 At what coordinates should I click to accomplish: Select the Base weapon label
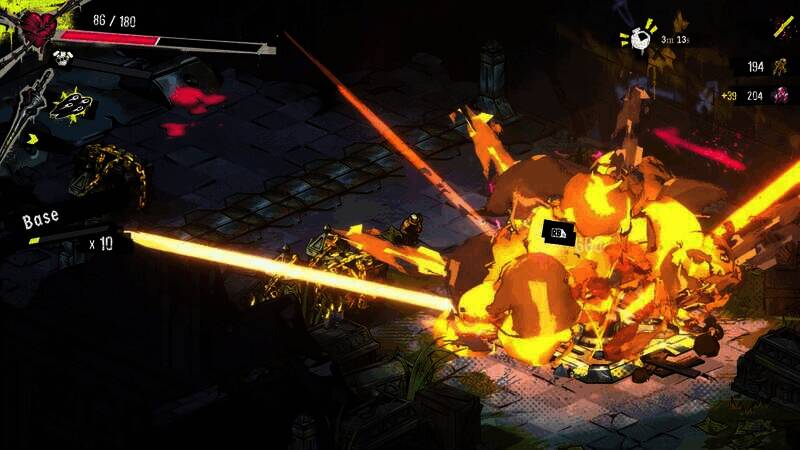[42, 217]
